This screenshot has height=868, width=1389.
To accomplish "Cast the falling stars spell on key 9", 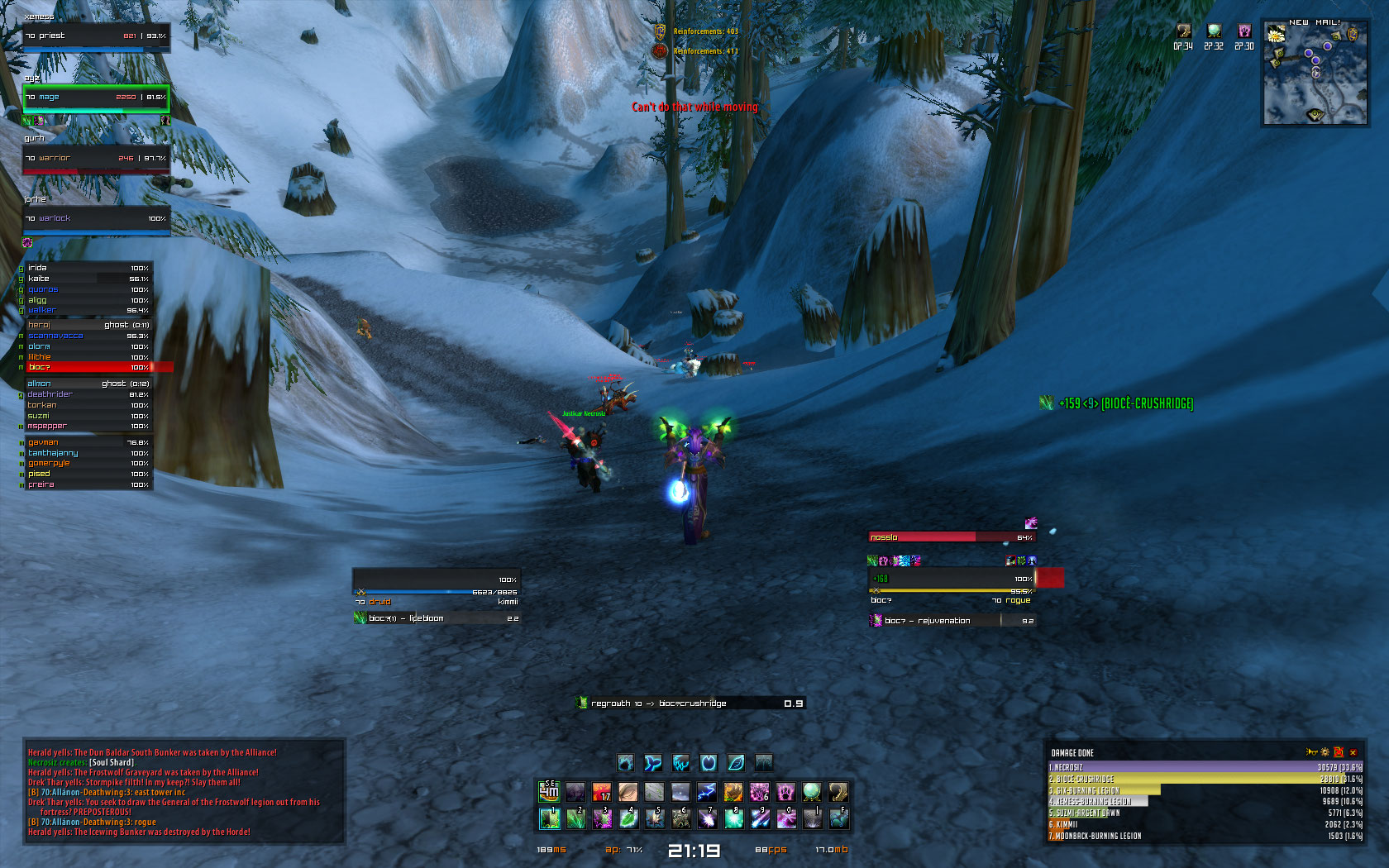I will (759, 819).
